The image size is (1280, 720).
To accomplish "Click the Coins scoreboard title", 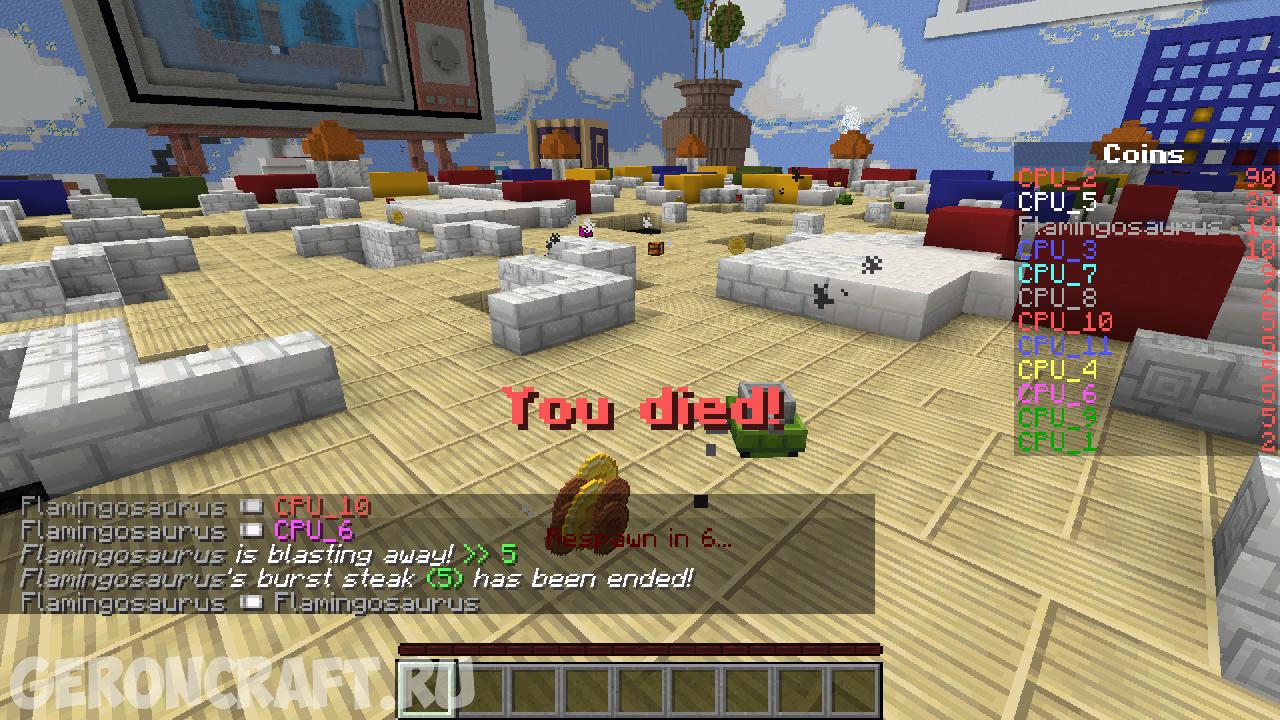I will point(1143,154).
